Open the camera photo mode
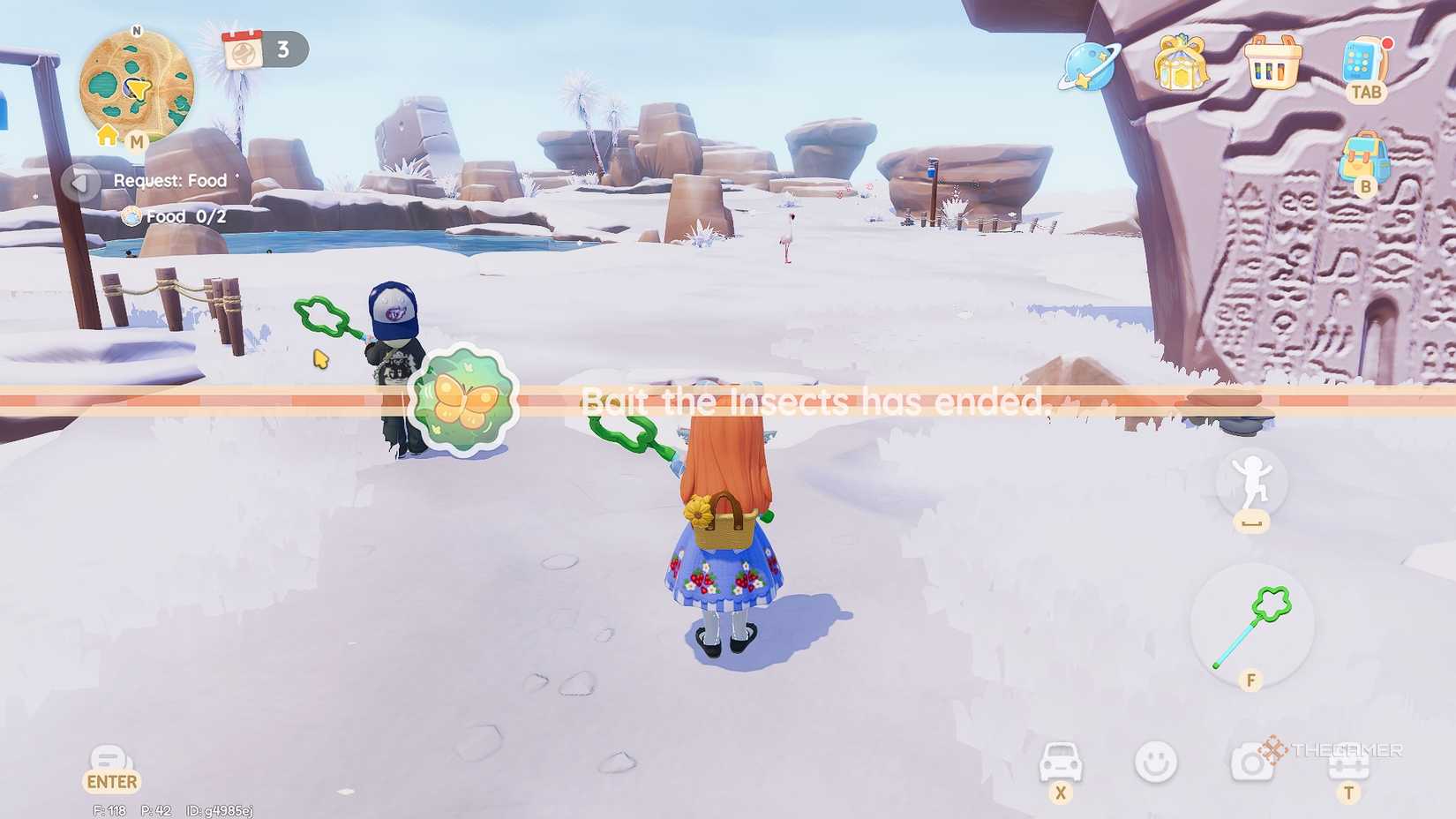The height and width of the screenshot is (819, 1456). pos(1253,761)
